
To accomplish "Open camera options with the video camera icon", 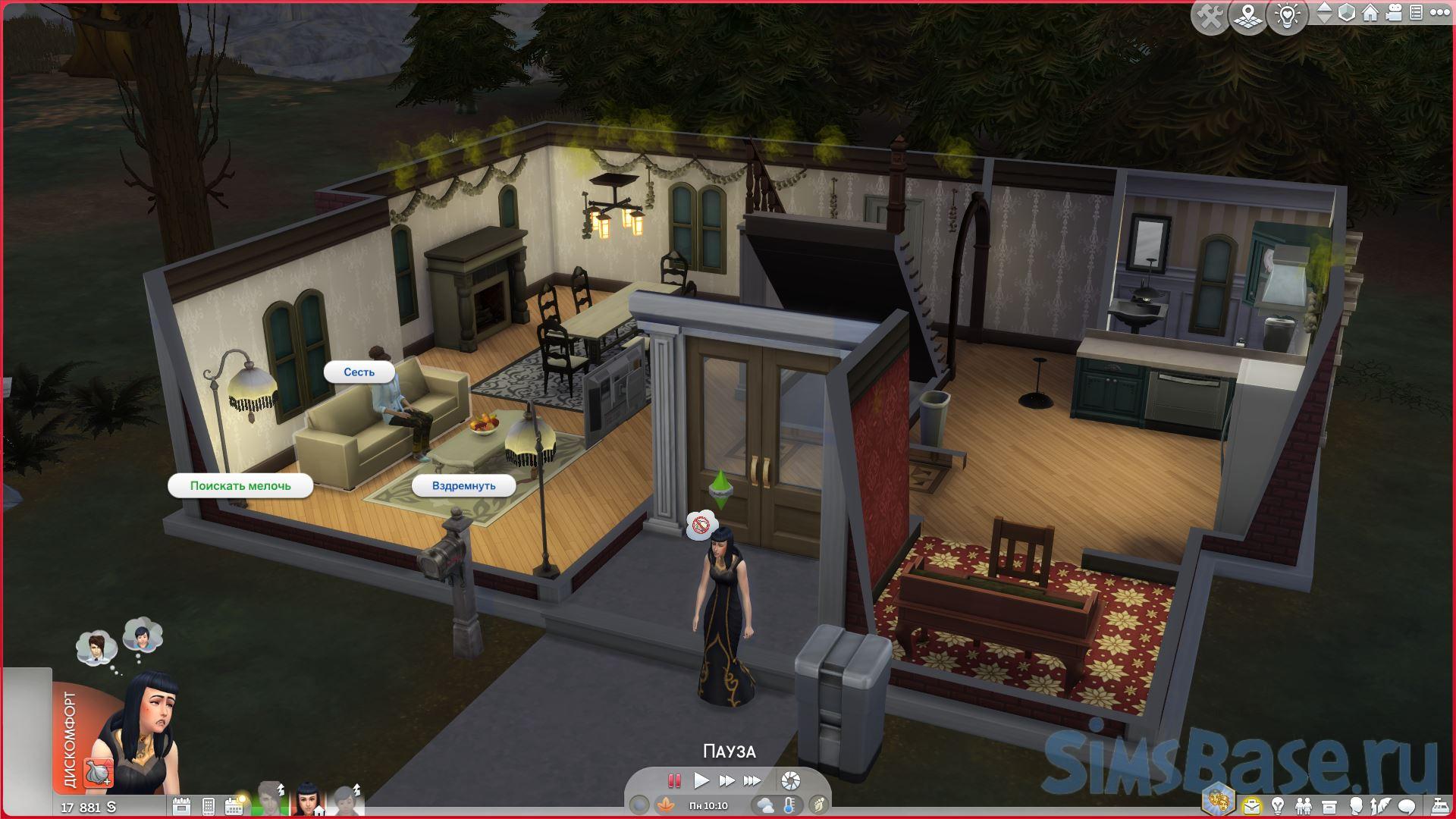I will 1394,13.
